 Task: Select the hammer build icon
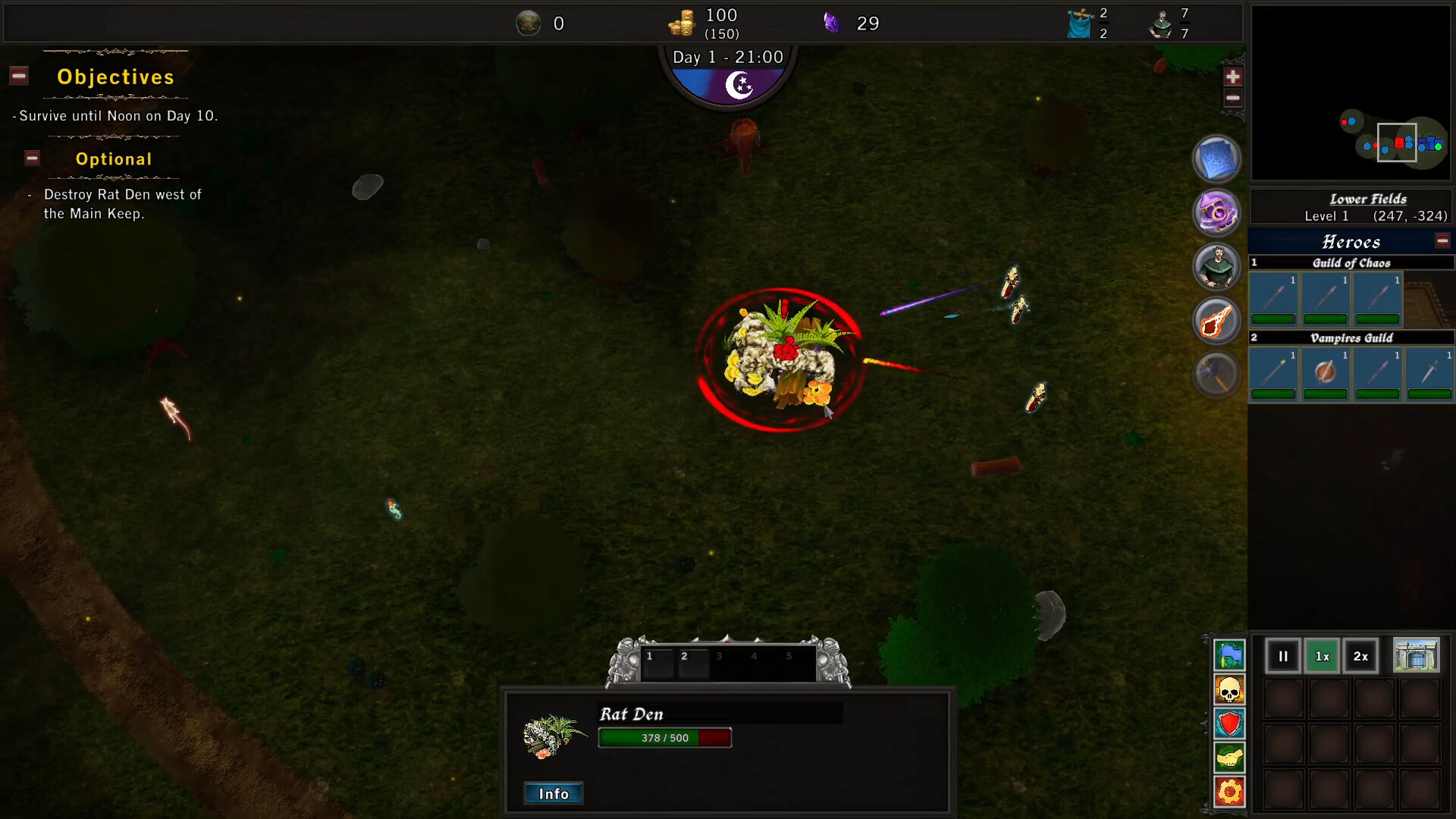[x=1216, y=373]
